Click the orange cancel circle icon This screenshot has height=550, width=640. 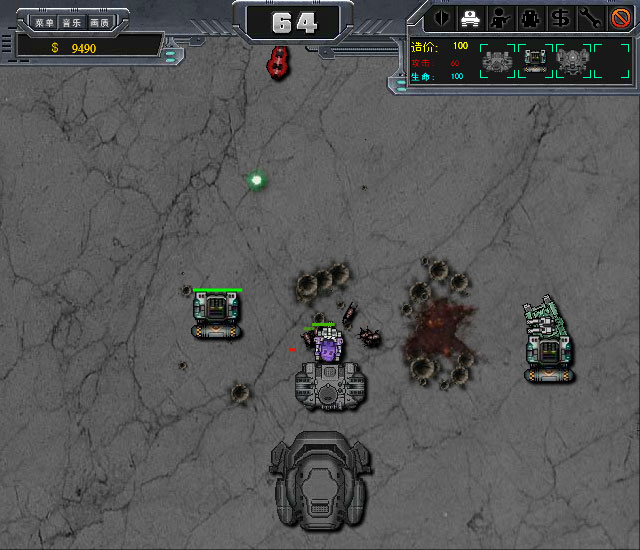(x=619, y=17)
